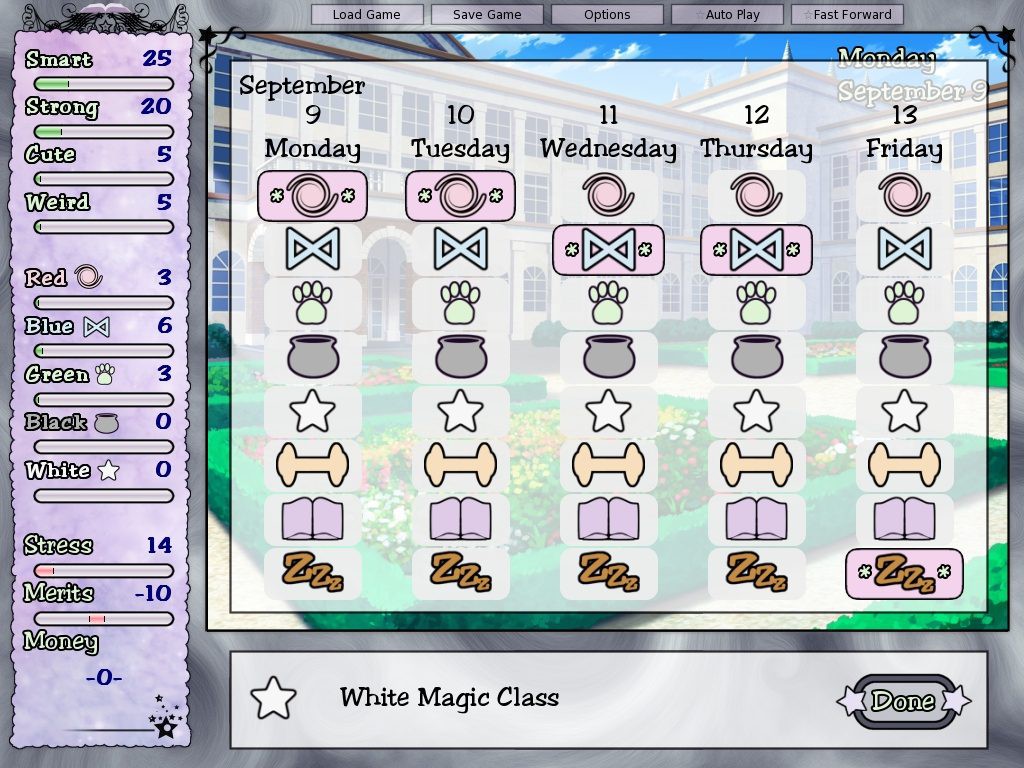Confirm the schedule with Done
Screen dimensions: 1024x768
click(x=903, y=701)
